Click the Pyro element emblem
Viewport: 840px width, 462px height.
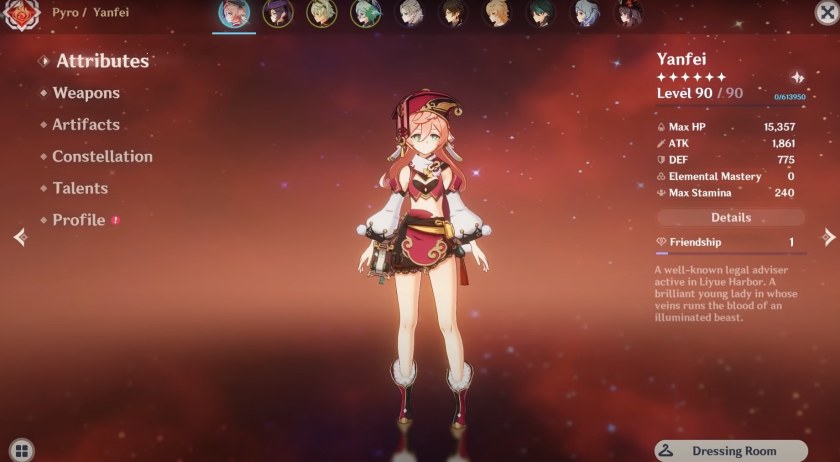pos(20,16)
